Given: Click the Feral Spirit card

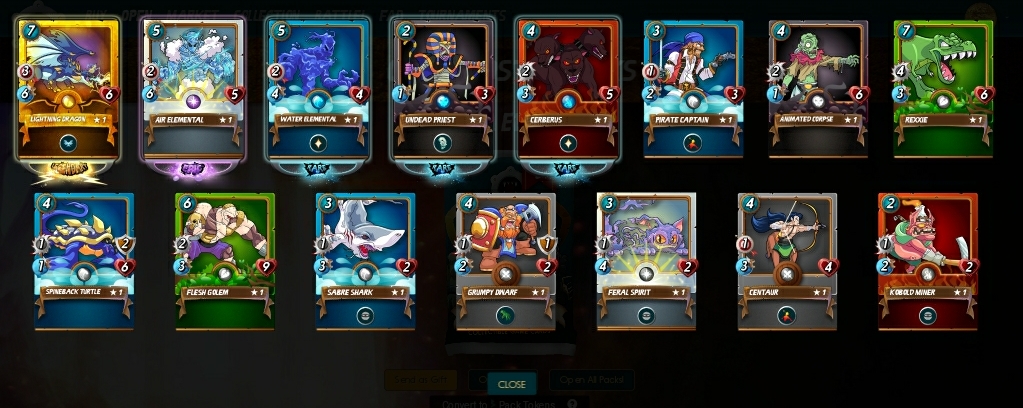Looking at the screenshot, I should [x=647, y=262].
